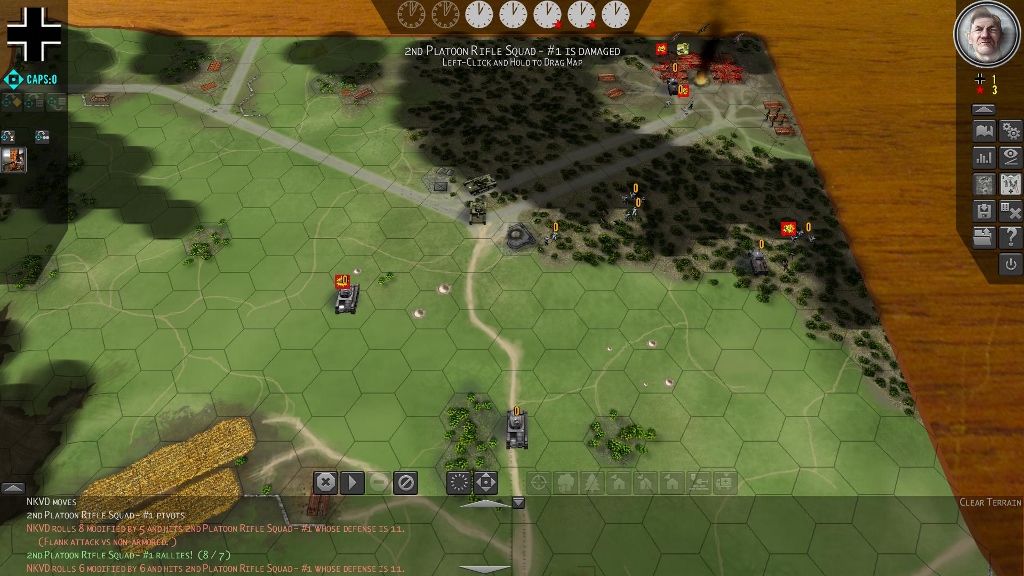Click the save game disk icon
The image size is (1024, 576).
click(x=984, y=210)
